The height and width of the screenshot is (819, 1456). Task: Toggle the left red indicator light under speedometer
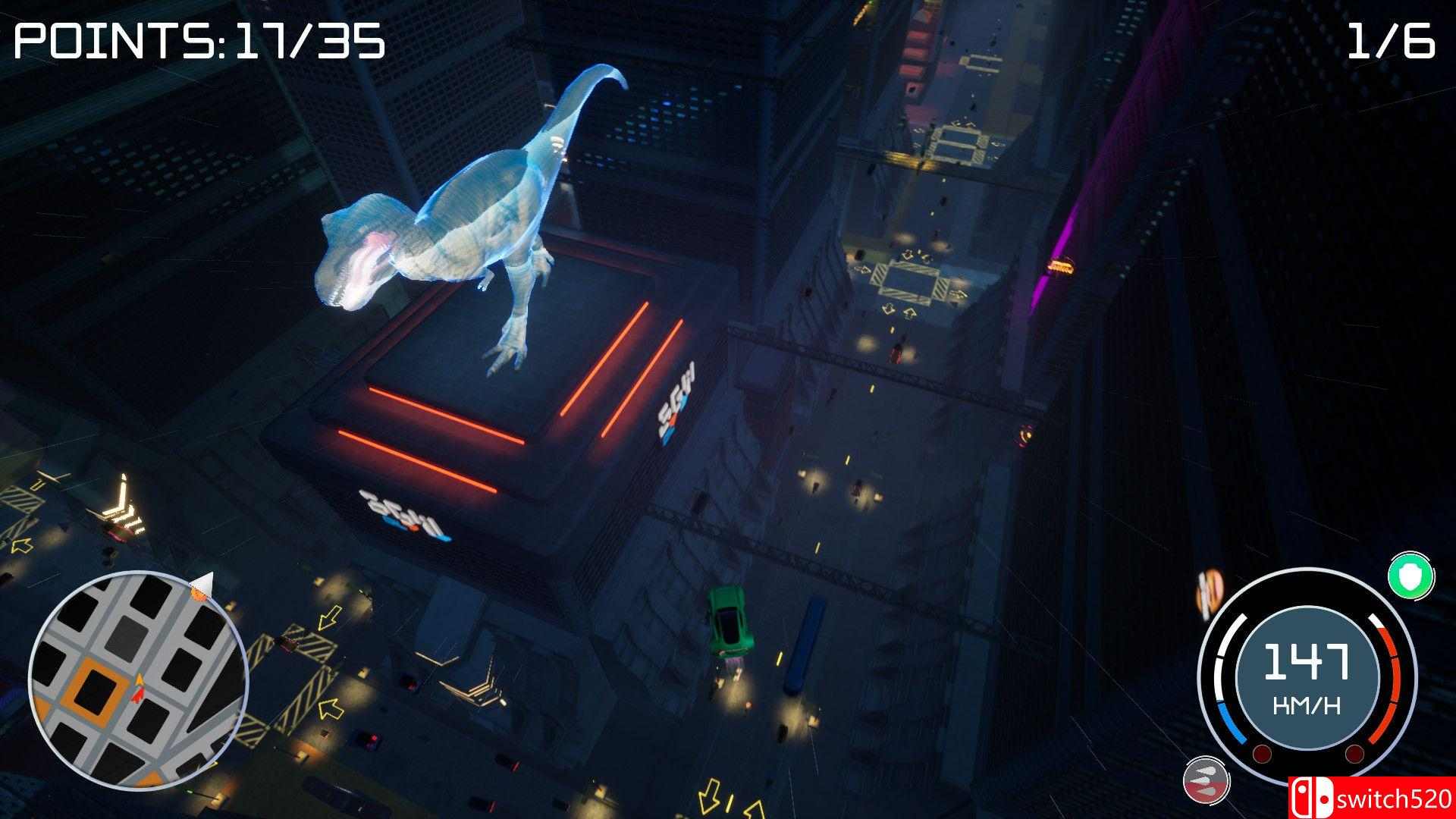pos(1261,753)
